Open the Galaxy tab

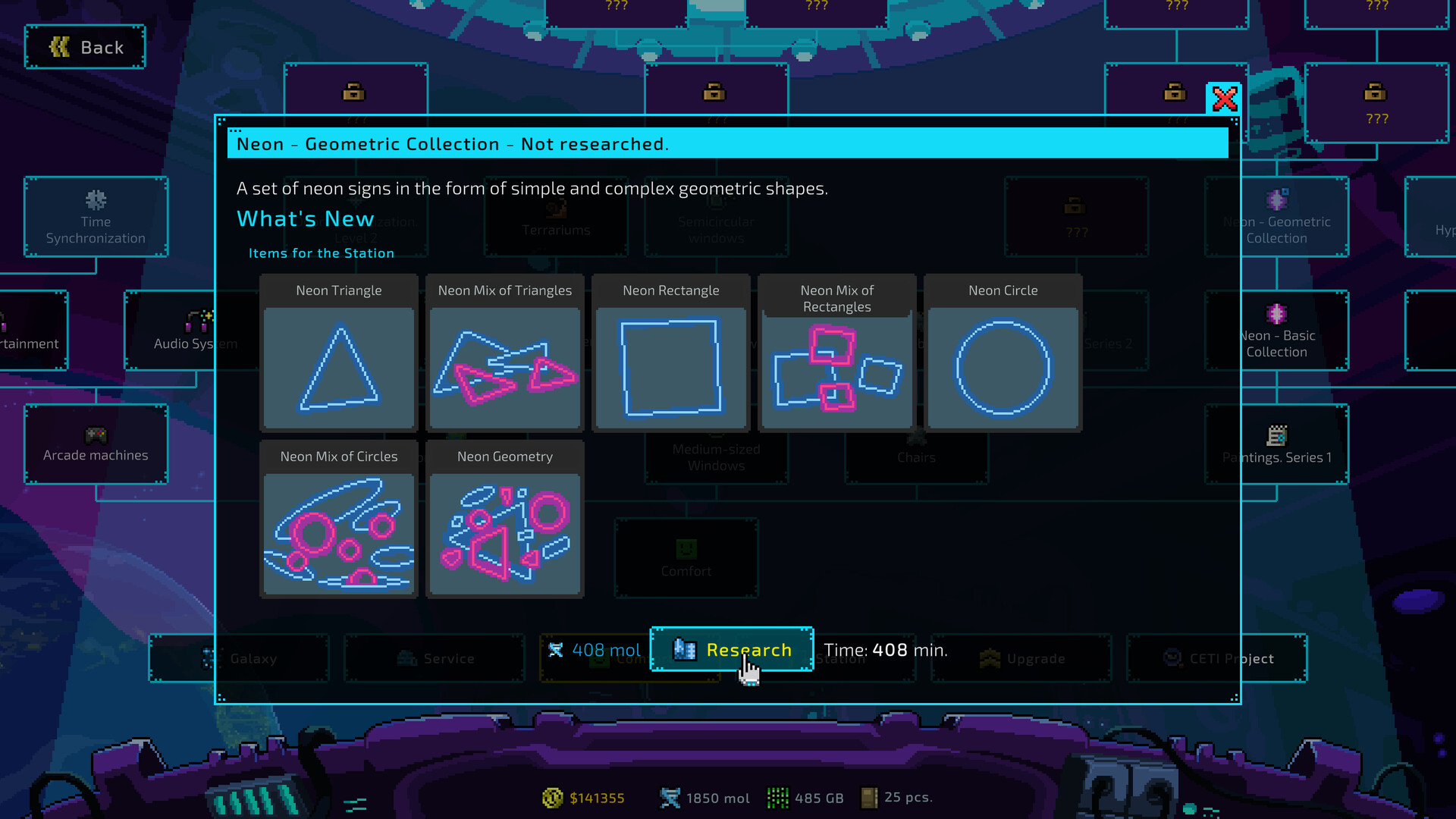point(239,658)
